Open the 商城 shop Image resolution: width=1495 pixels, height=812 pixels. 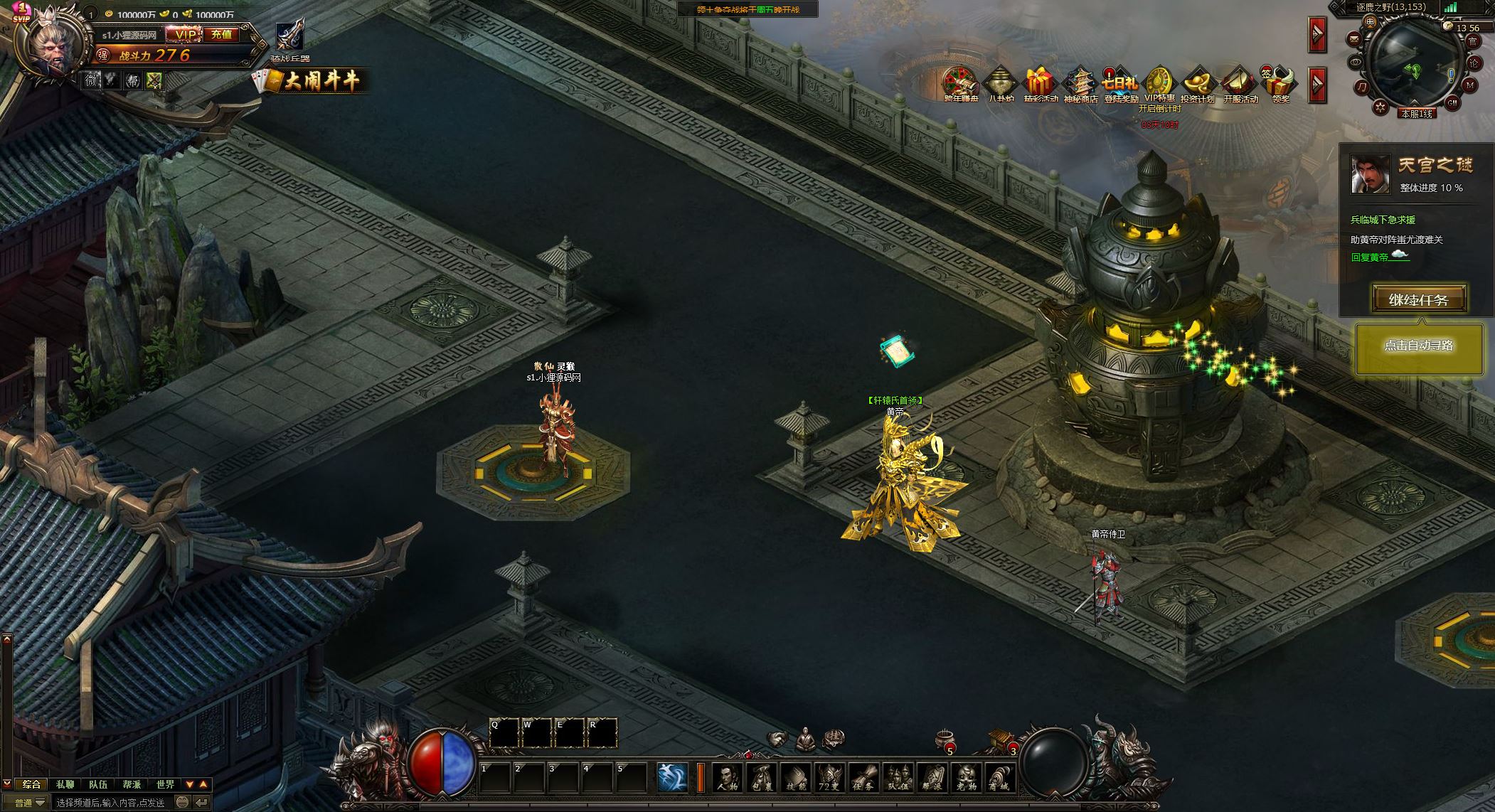pyautogui.click(x=999, y=777)
